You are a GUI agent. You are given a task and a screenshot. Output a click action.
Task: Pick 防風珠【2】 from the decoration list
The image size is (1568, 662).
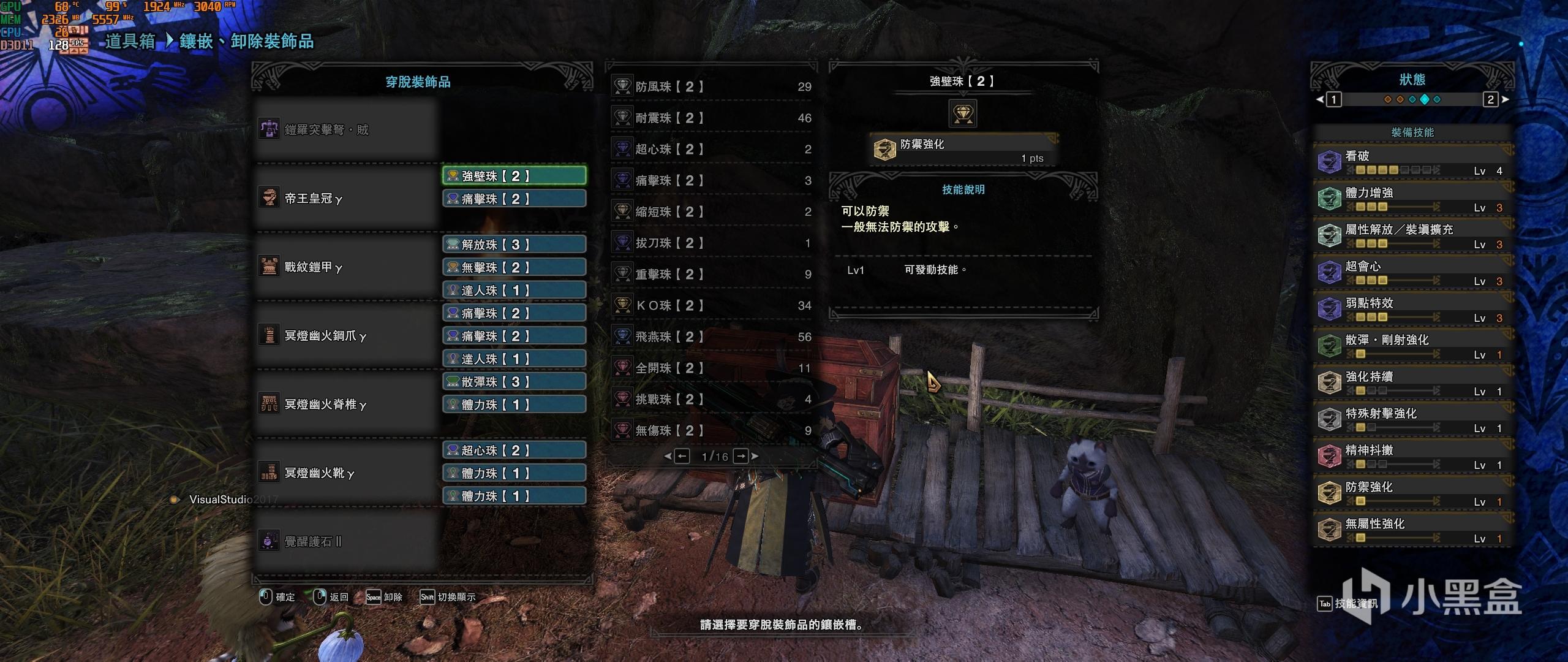pyautogui.click(x=711, y=87)
